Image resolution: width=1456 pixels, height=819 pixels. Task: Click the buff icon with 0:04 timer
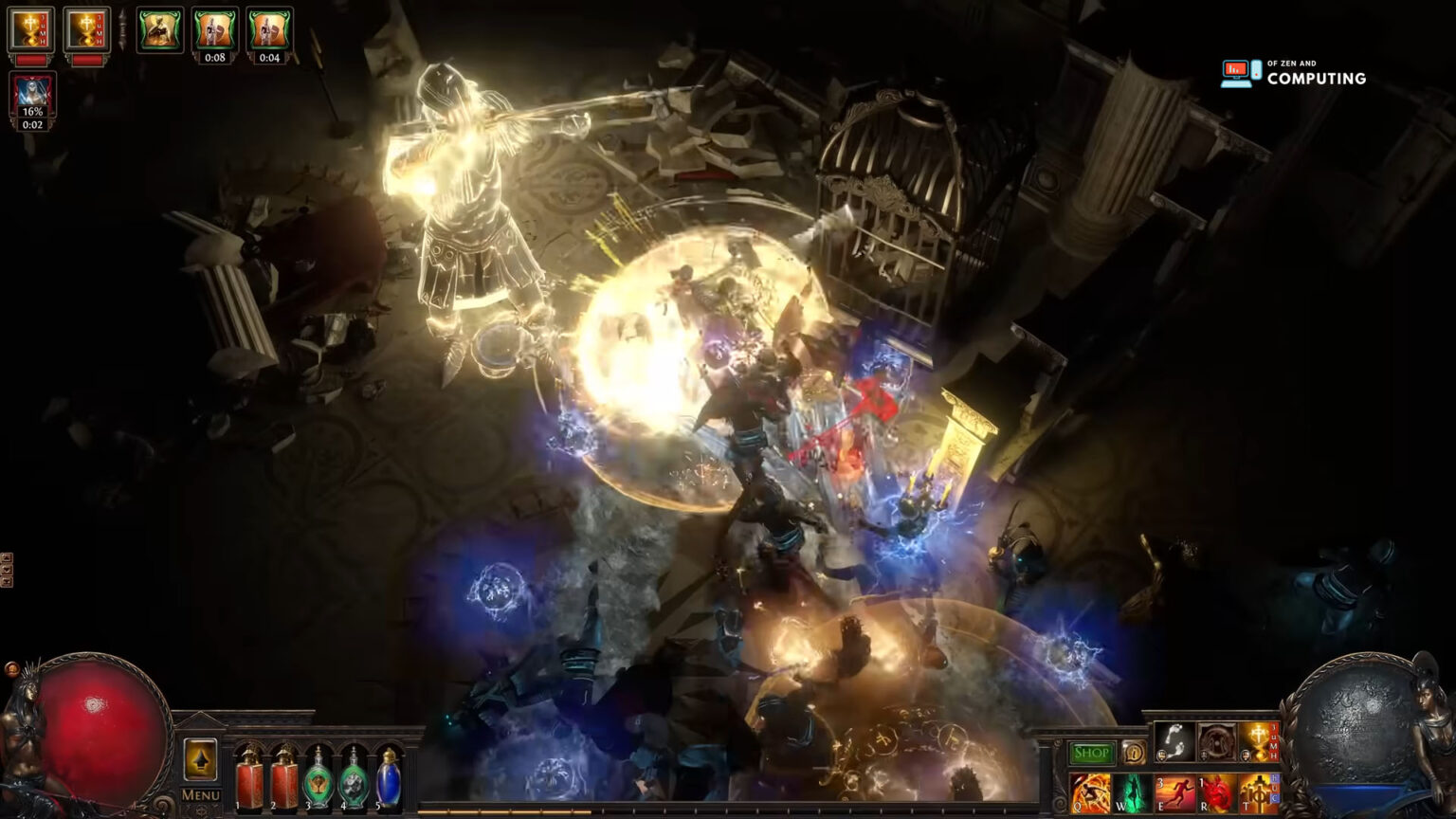[269, 30]
